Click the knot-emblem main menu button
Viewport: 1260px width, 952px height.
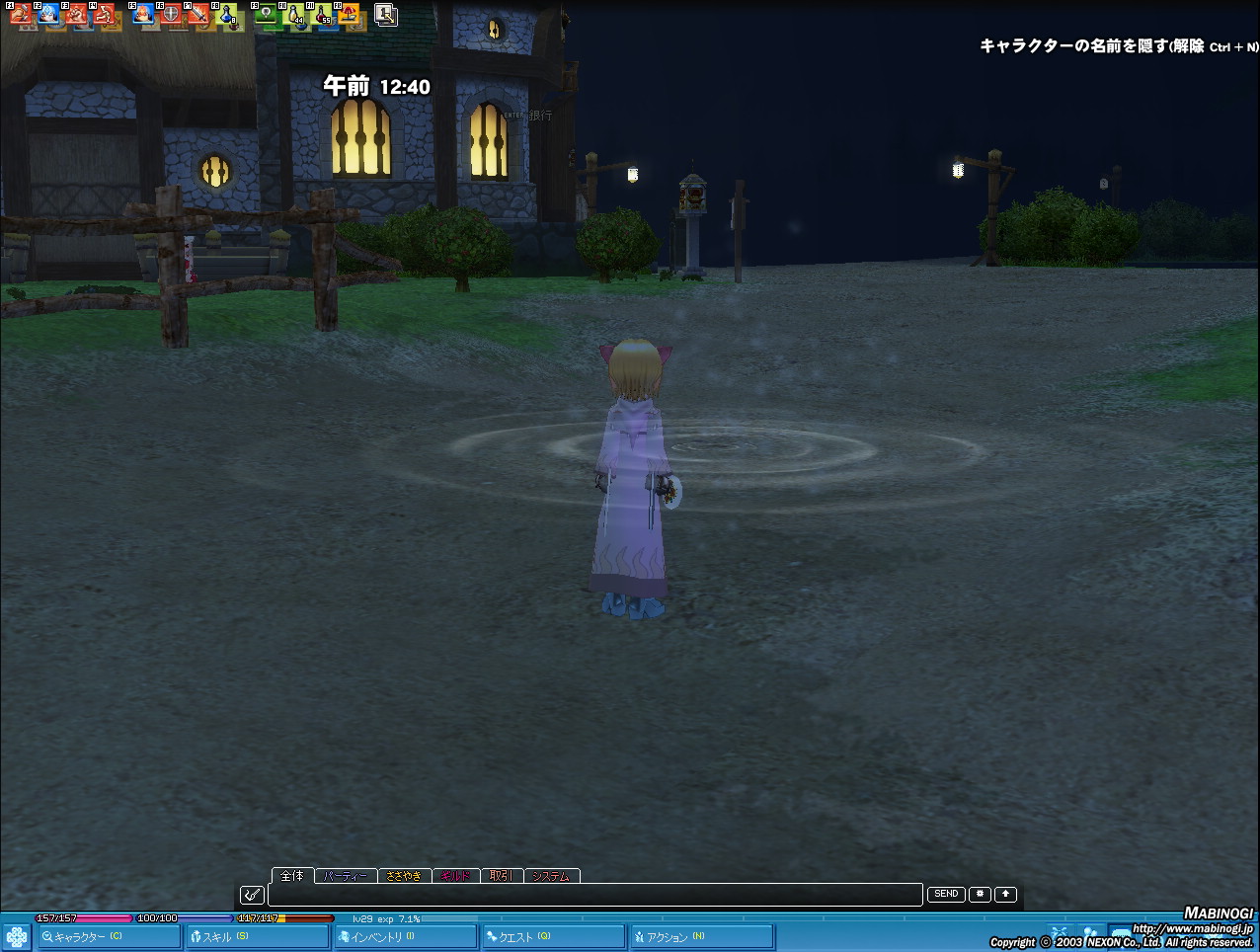click(x=17, y=936)
